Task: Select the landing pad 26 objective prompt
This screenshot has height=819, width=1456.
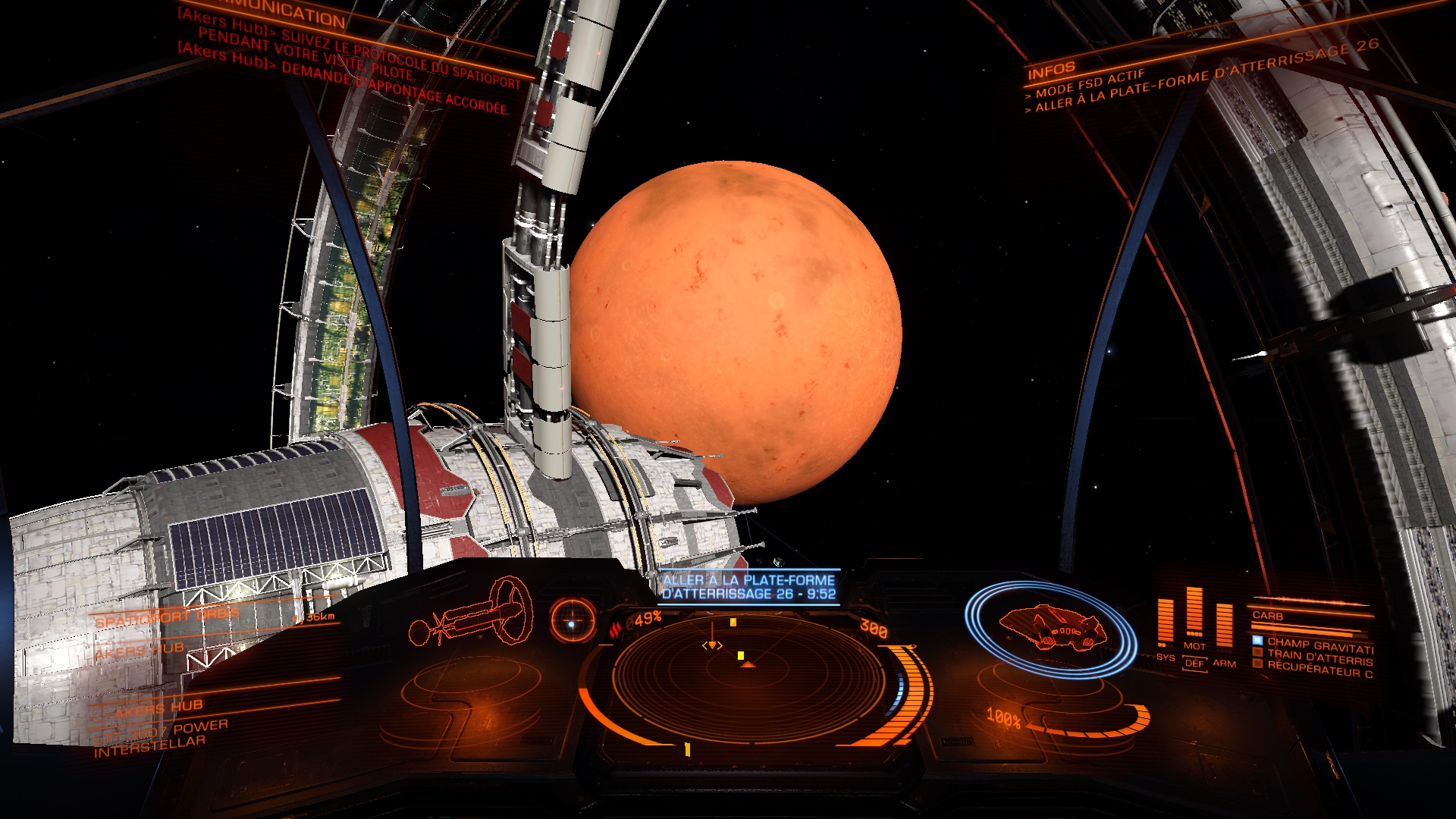Action: point(748,587)
